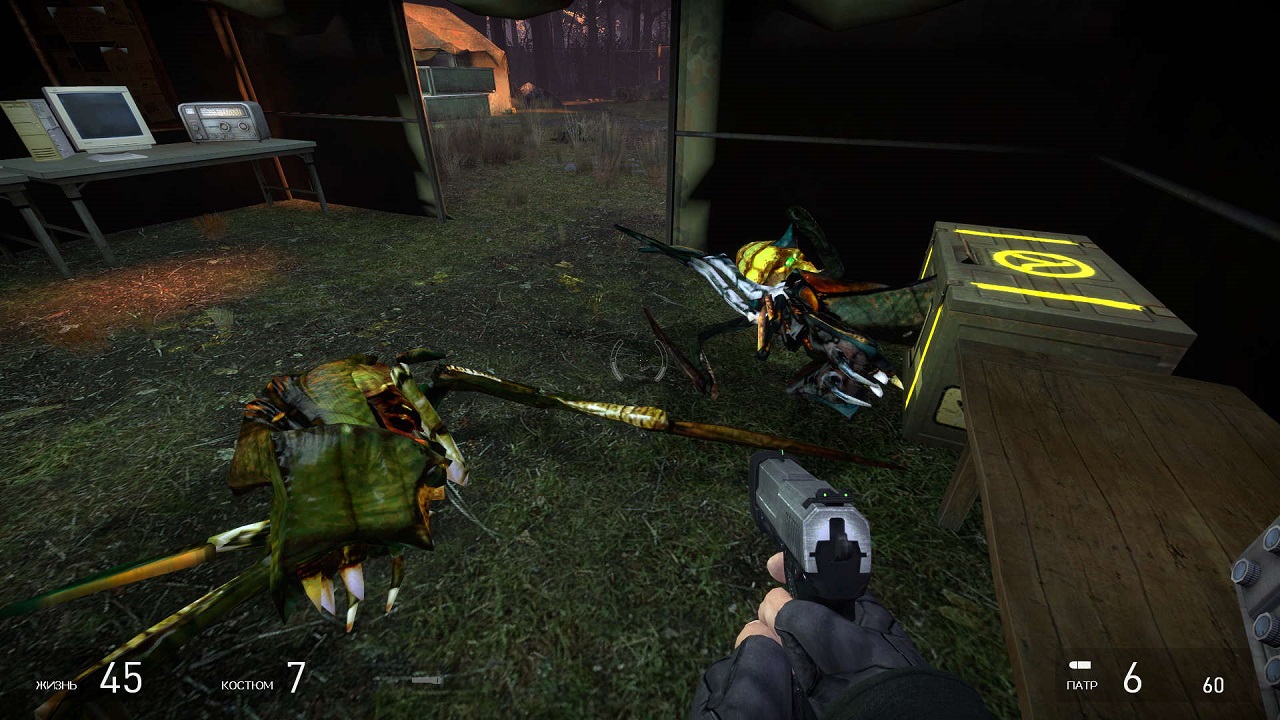Click the left knob on the field radio

click(x=224, y=127)
